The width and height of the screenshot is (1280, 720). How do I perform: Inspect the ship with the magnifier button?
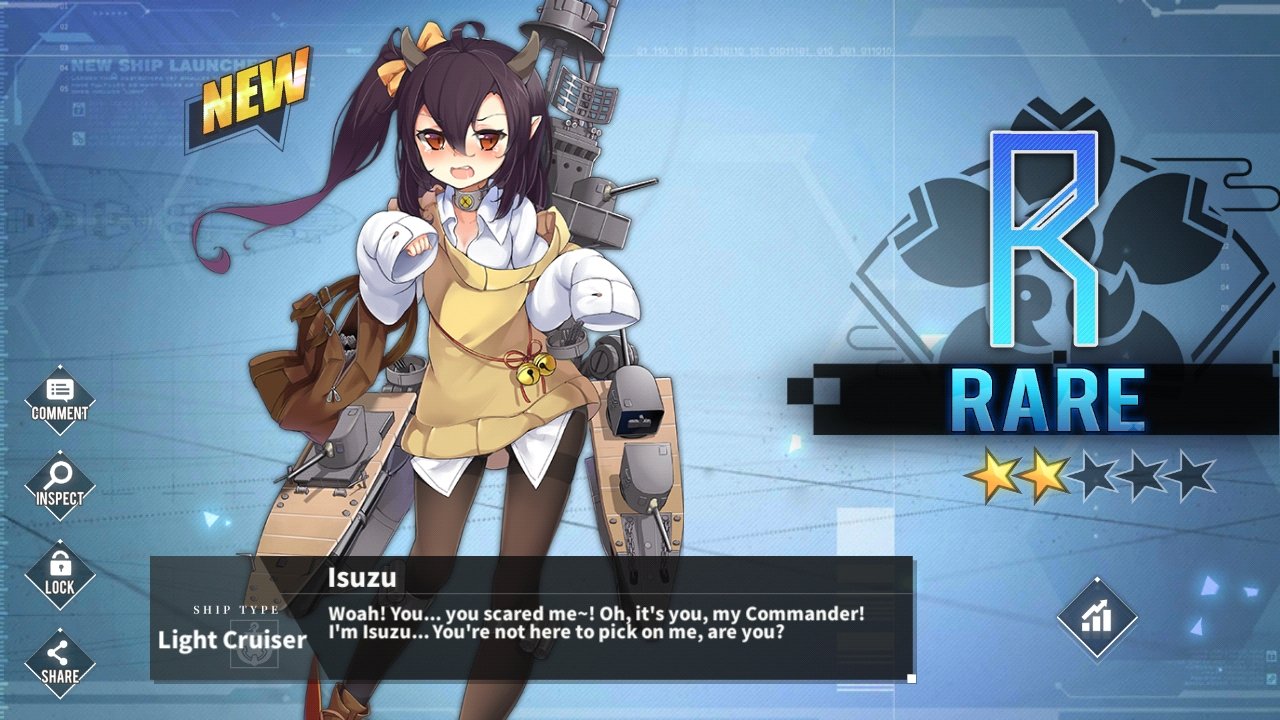pos(59,486)
